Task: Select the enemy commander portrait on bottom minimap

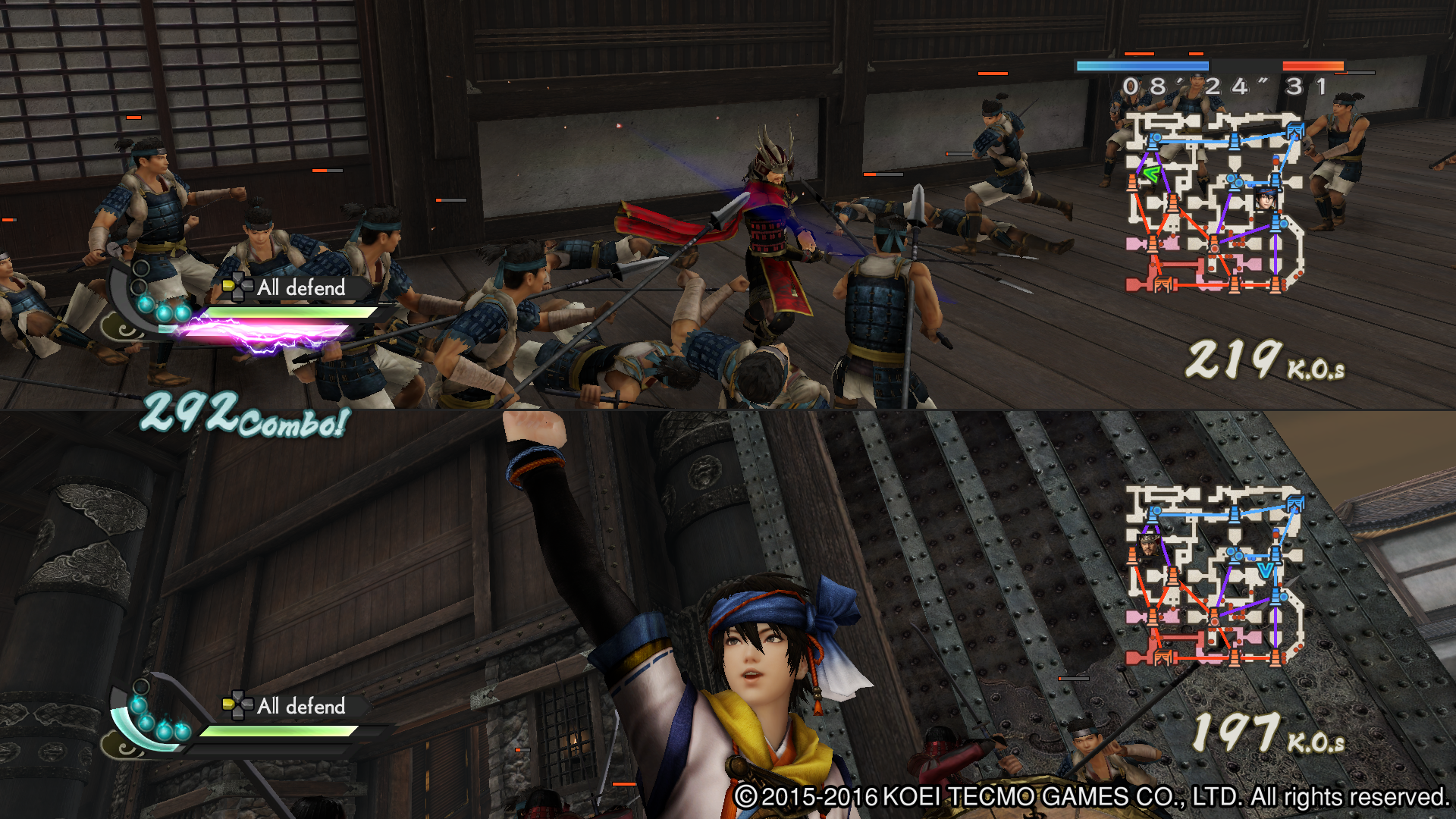Action: (1147, 546)
